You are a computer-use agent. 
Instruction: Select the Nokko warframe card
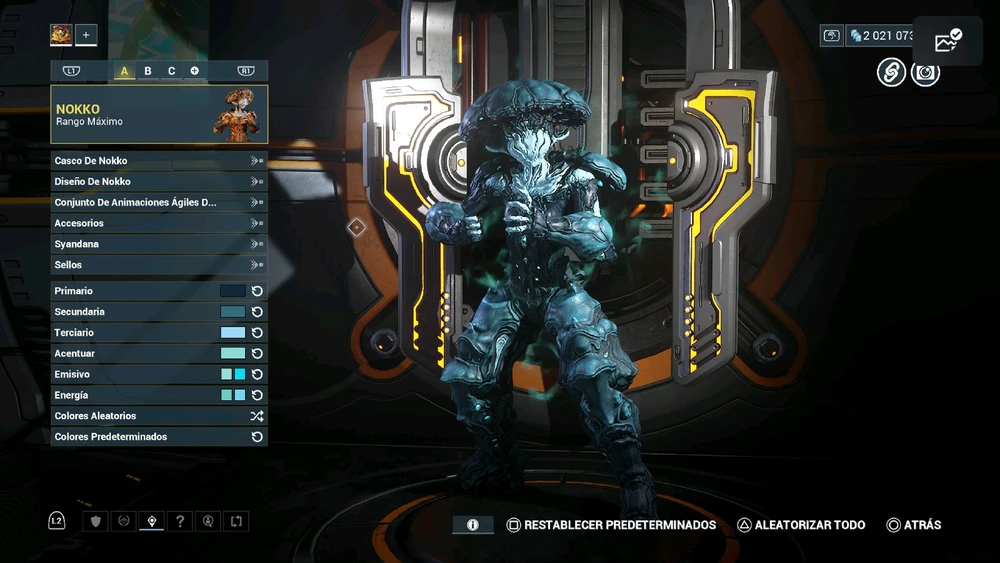coord(159,114)
